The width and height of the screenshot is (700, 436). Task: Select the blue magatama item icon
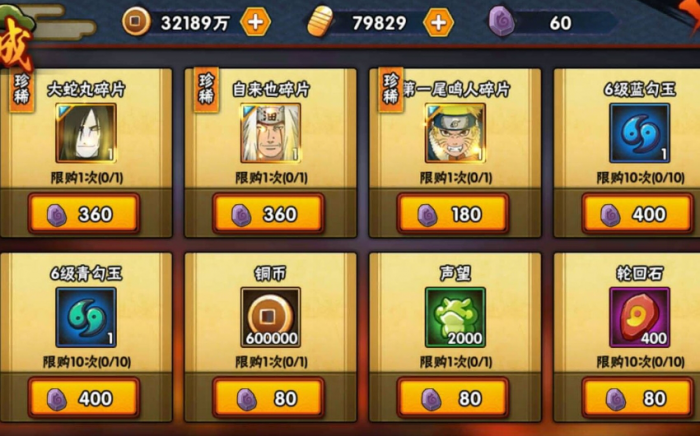click(640, 133)
